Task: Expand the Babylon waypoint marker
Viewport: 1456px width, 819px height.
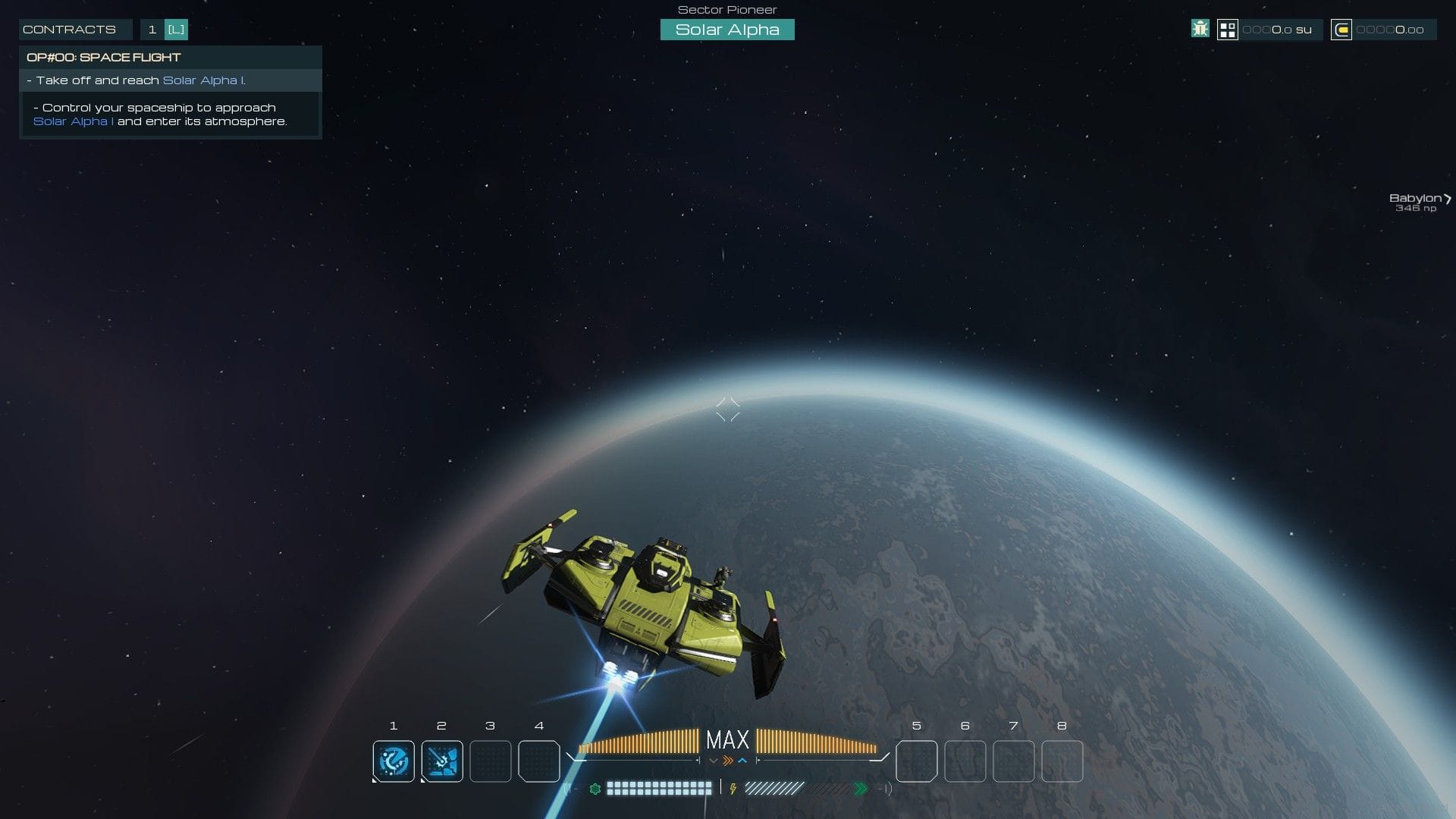Action: 1417,200
